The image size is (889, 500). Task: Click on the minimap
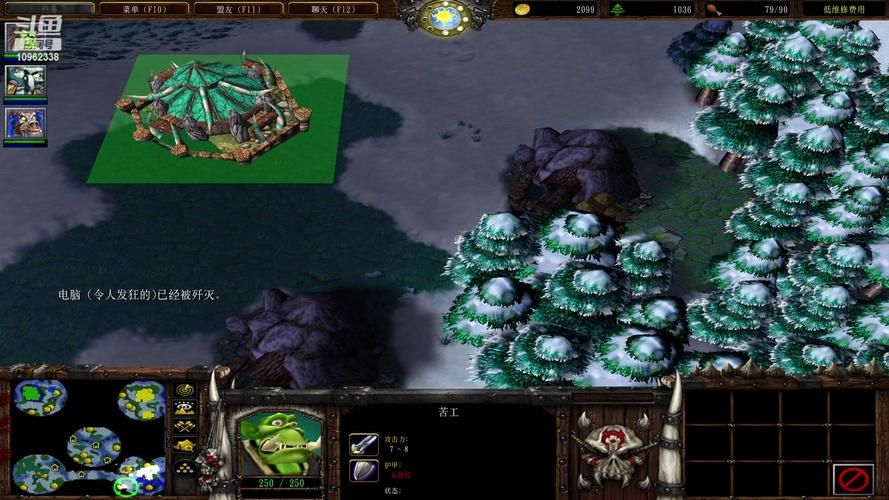point(88,436)
